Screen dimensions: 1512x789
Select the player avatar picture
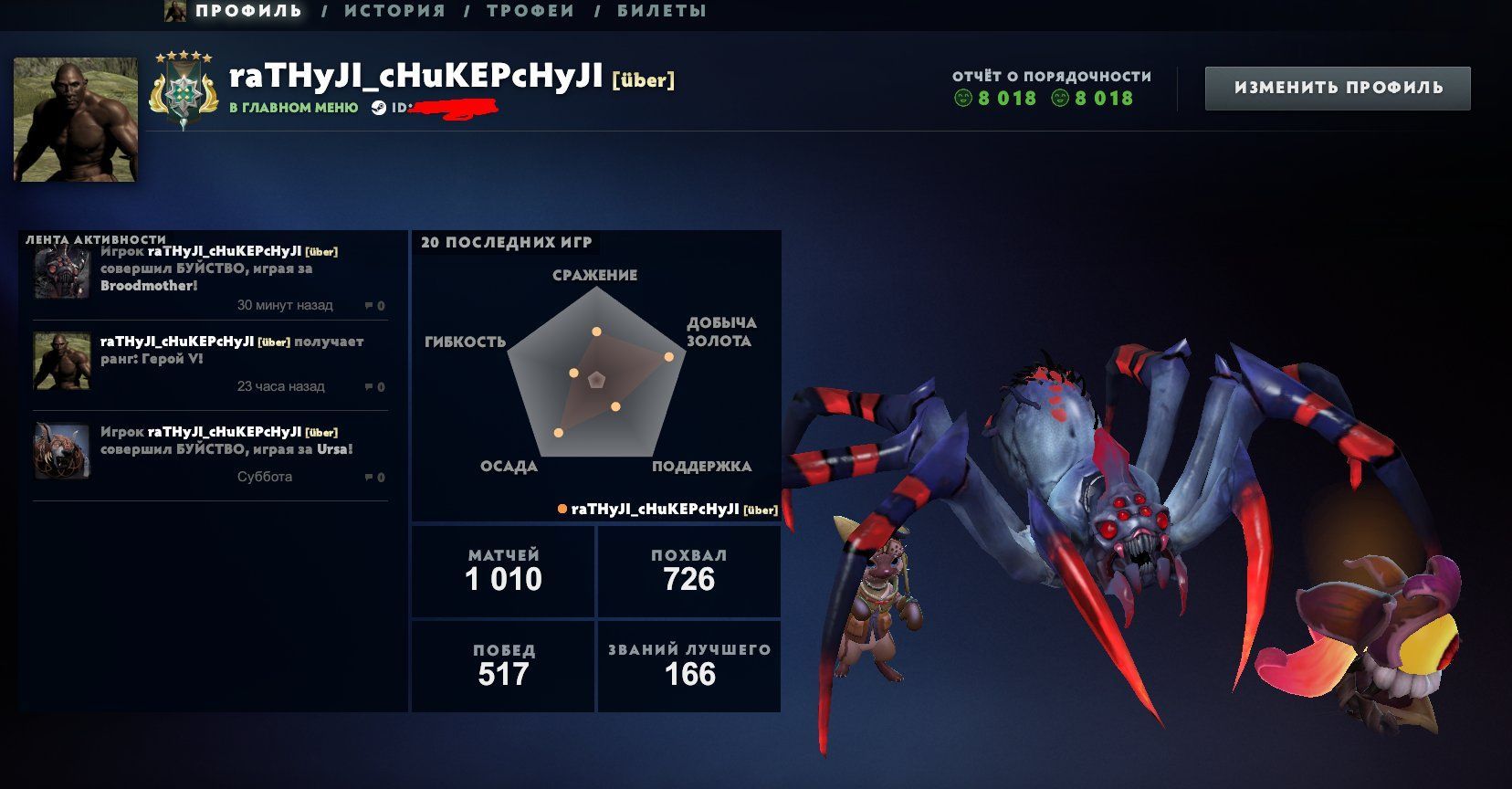coord(76,120)
